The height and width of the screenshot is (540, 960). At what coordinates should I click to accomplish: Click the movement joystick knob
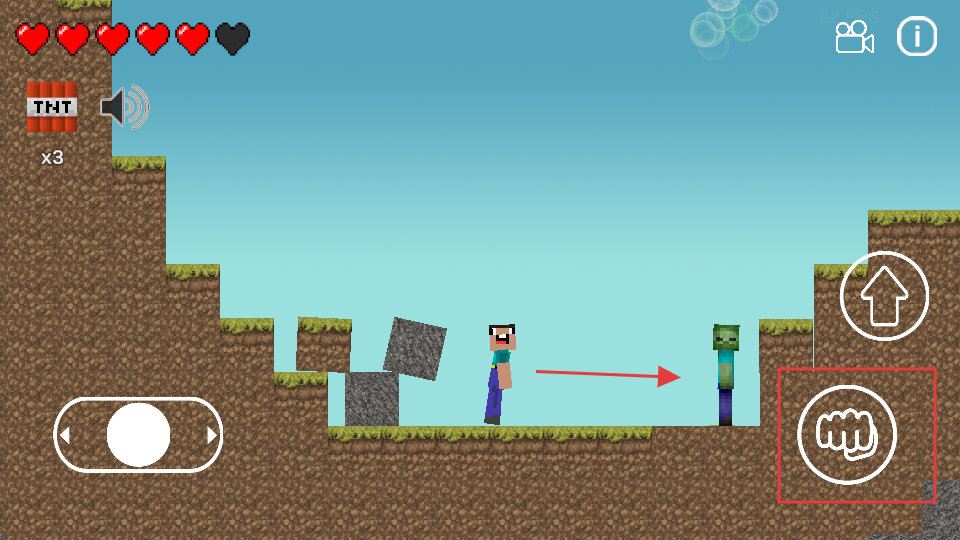pyautogui.click(x=138, y=435)
